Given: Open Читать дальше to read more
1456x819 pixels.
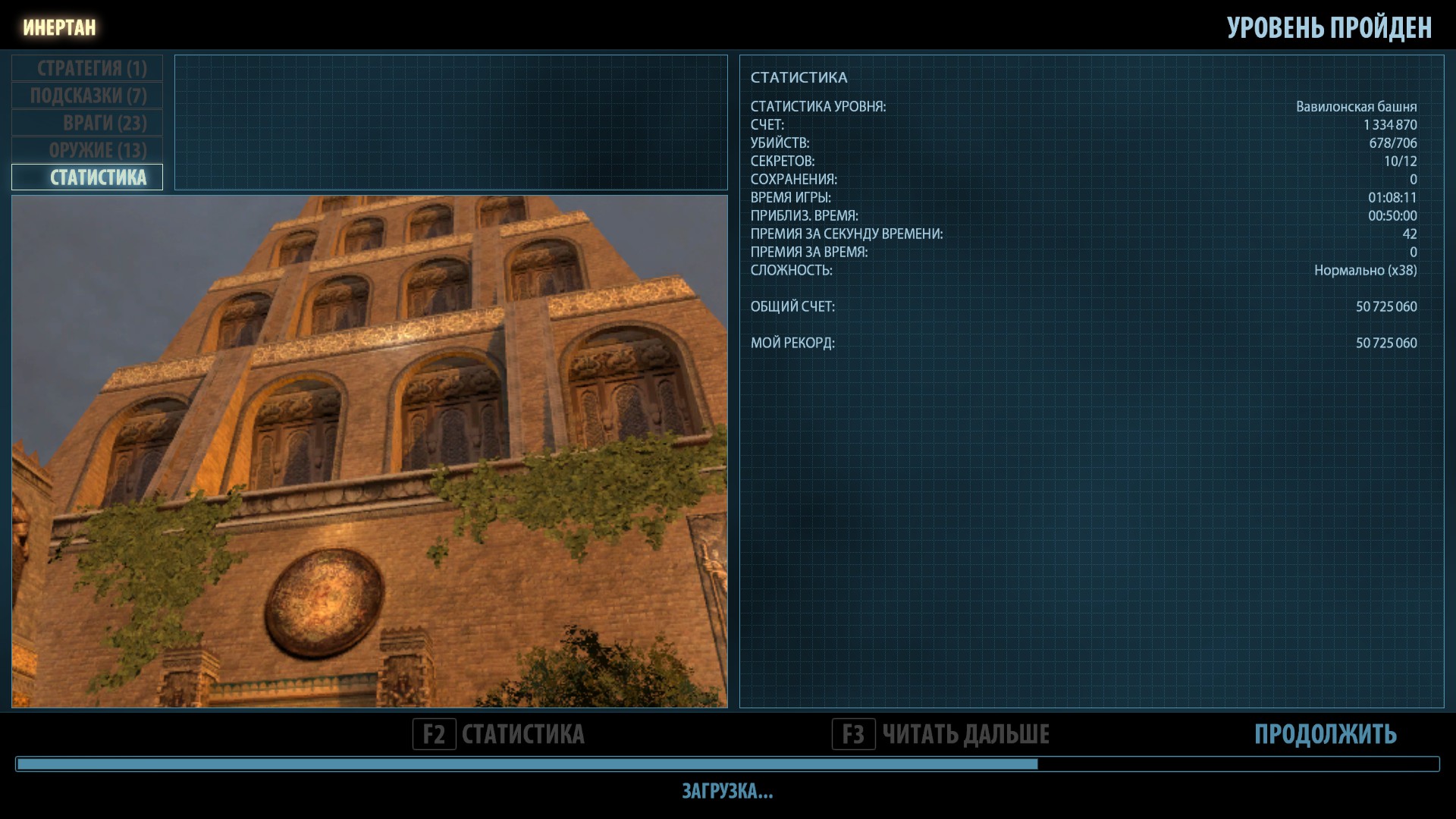Looking at the screenshot, I should (x=941, y=734).
